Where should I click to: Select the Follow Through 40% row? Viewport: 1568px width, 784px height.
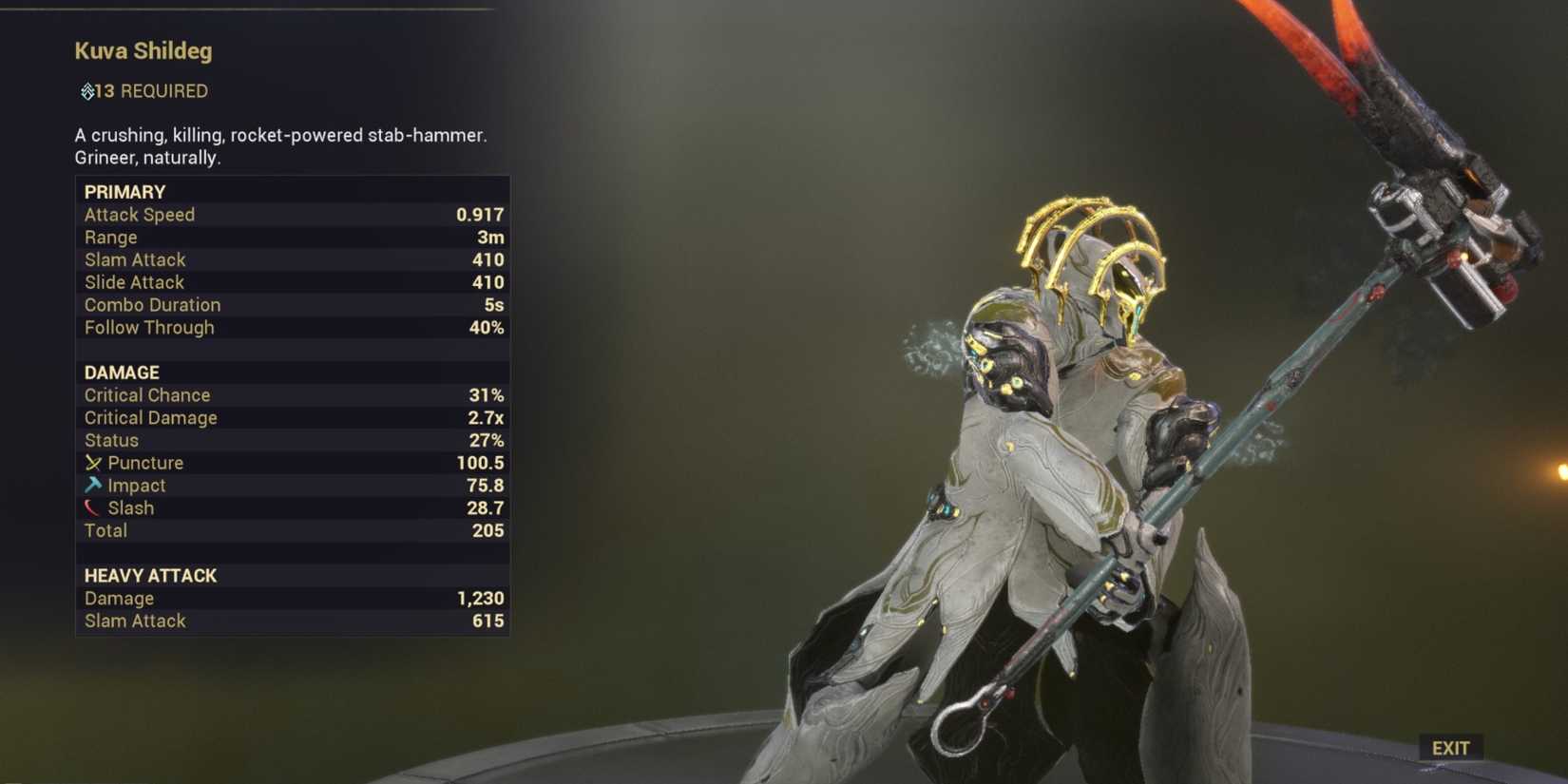point(285,327)
